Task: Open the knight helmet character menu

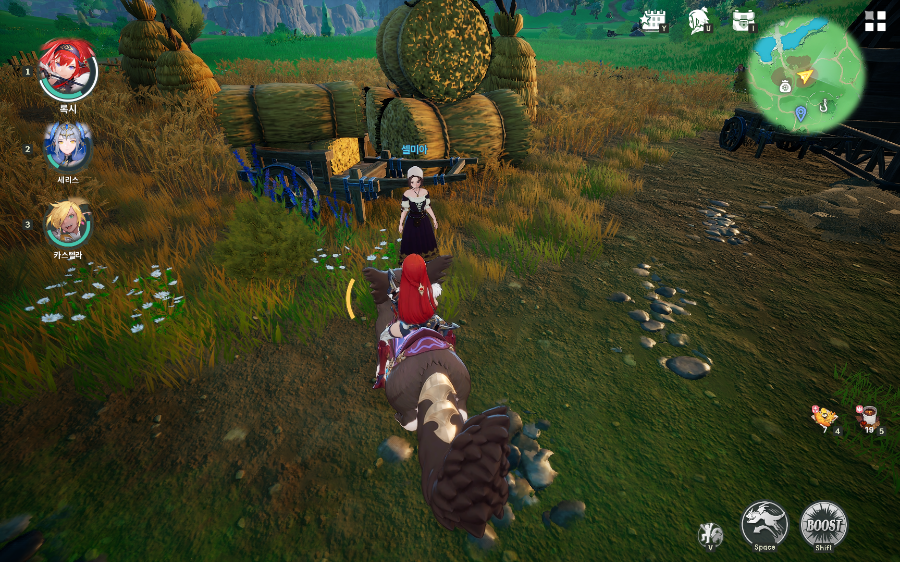Action: (x=699, y=21)
